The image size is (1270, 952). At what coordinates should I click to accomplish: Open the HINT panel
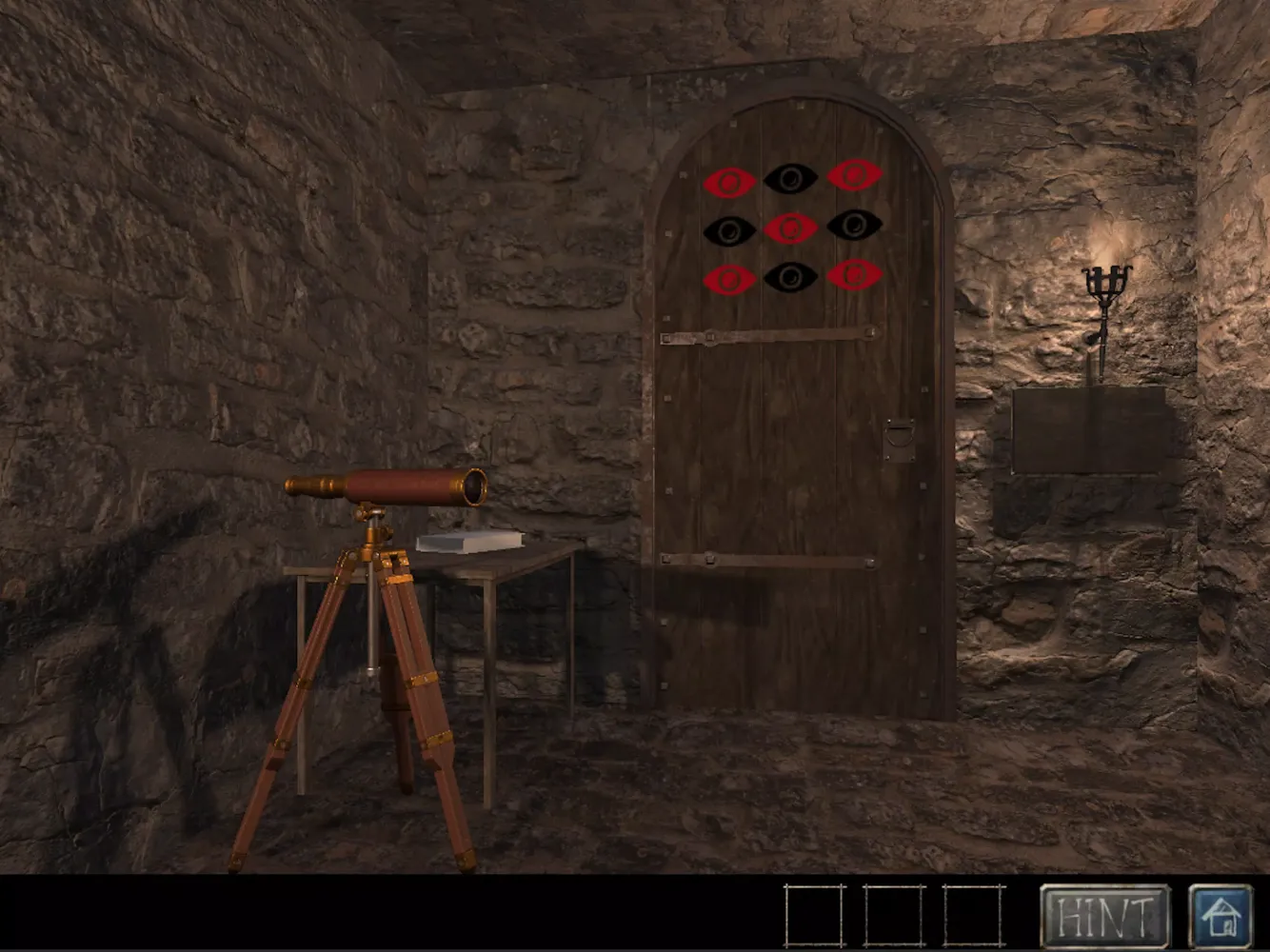click(1106, 916)
